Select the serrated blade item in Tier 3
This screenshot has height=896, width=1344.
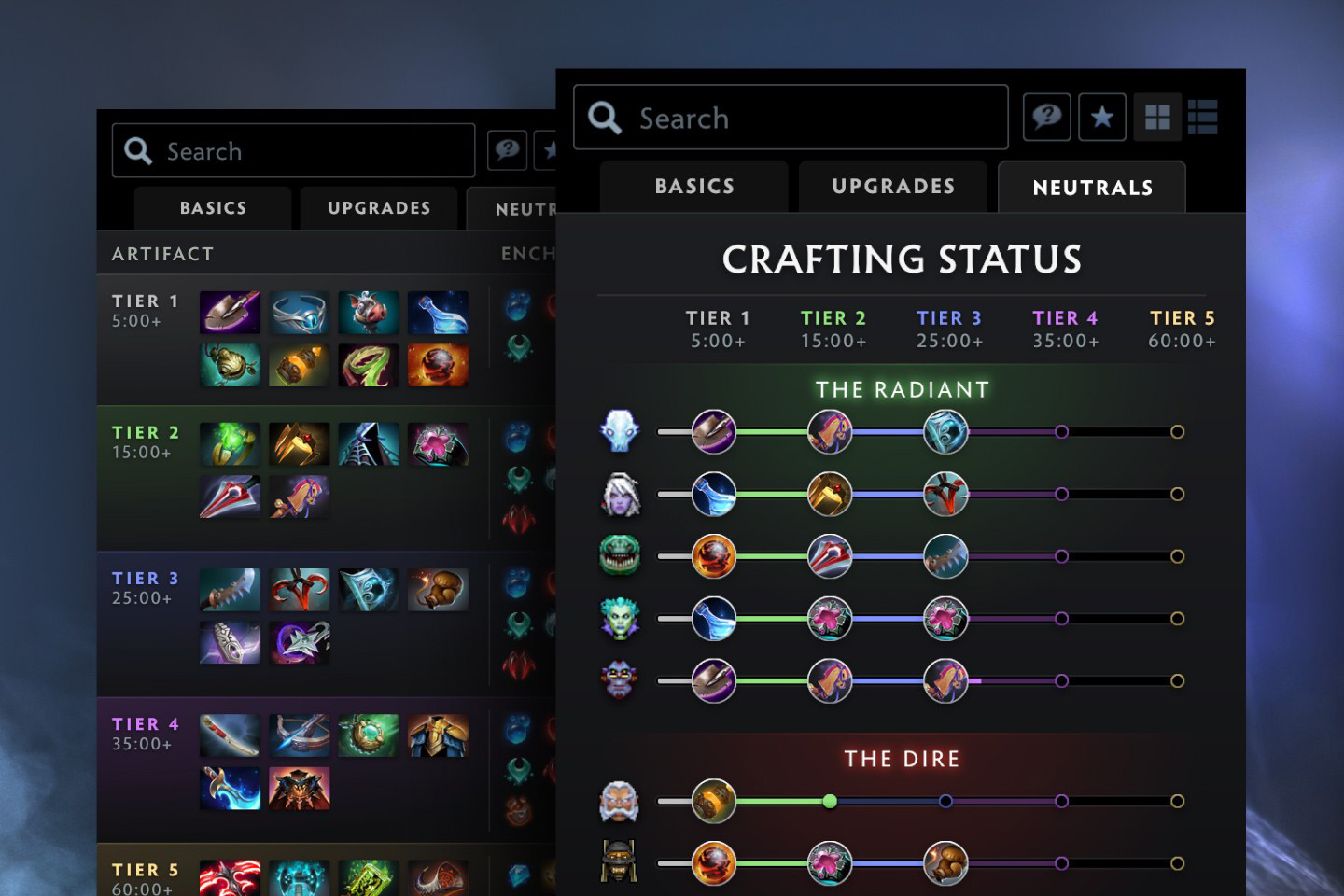click(230, 590)
